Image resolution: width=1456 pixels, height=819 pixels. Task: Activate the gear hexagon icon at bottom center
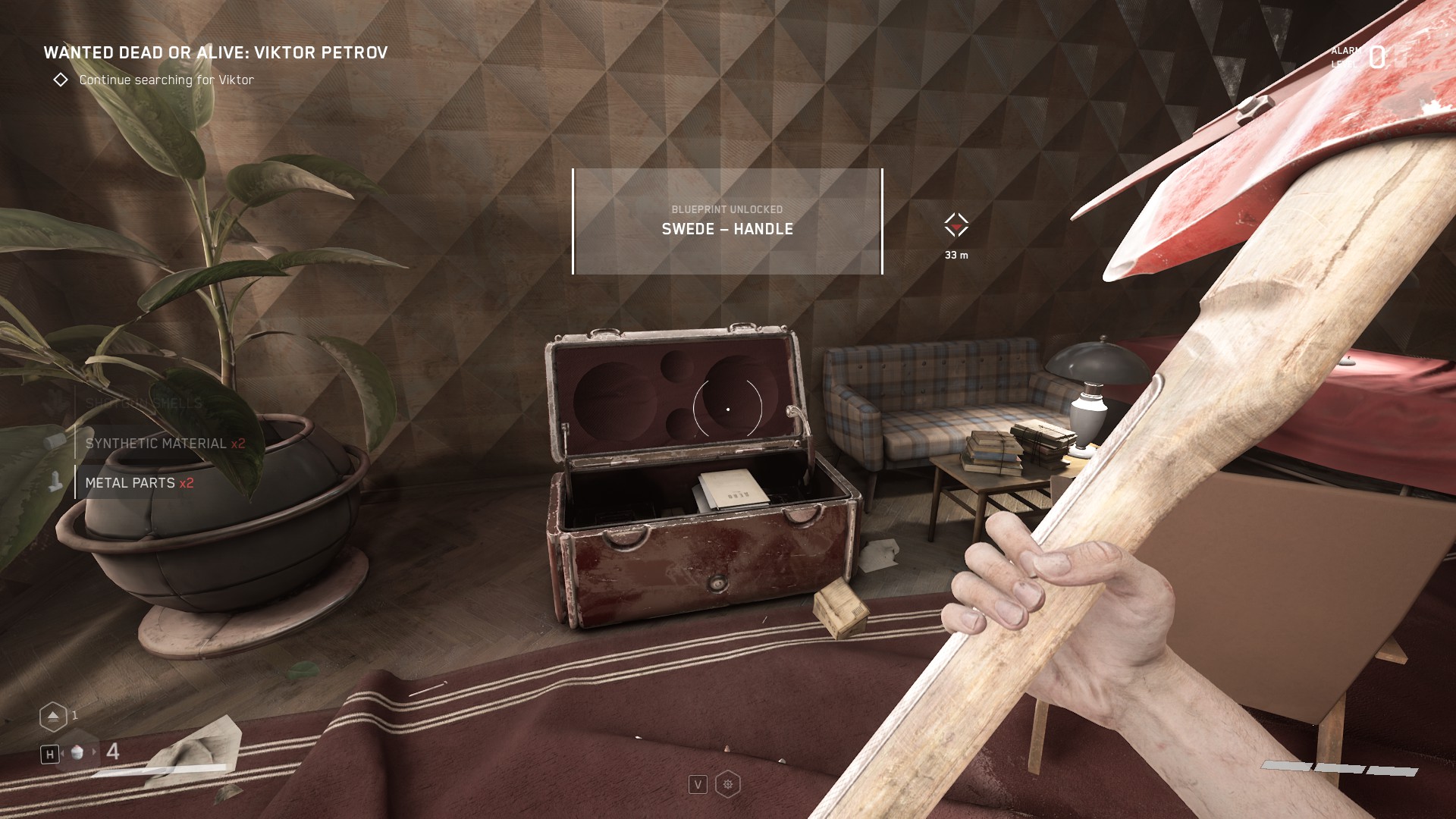pos(728,784)
